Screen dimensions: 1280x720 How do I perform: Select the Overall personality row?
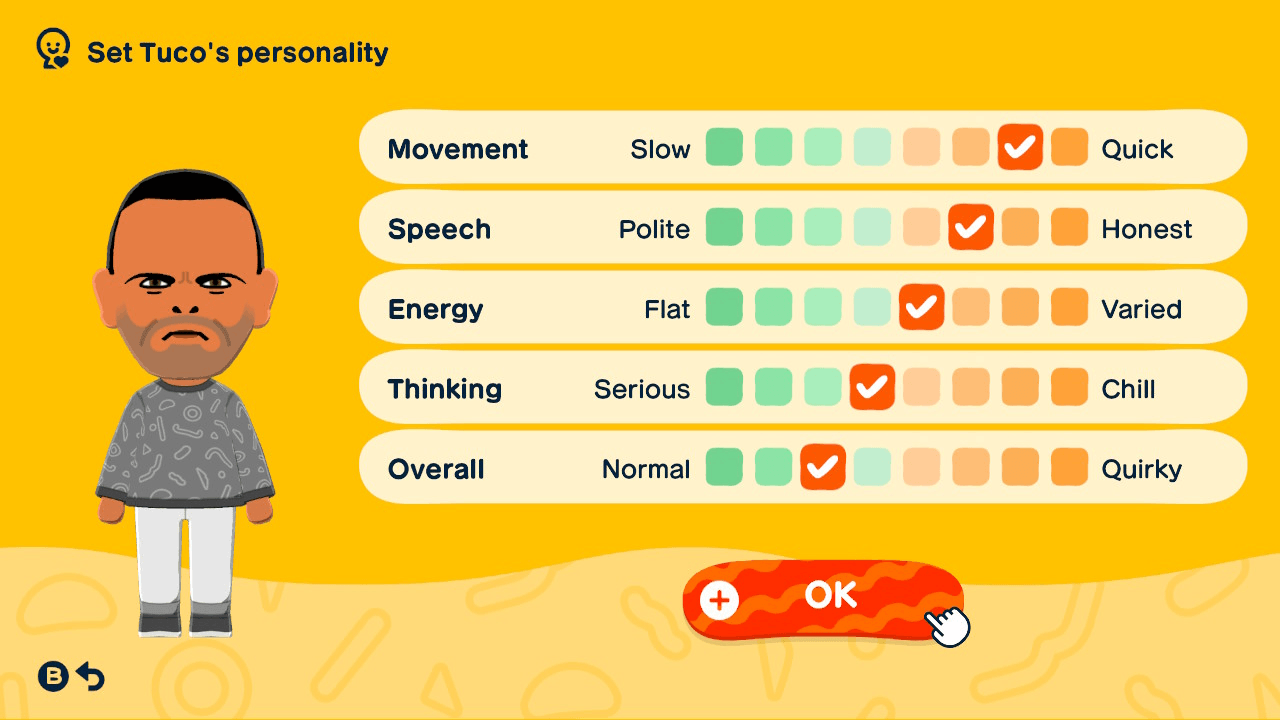436,467
